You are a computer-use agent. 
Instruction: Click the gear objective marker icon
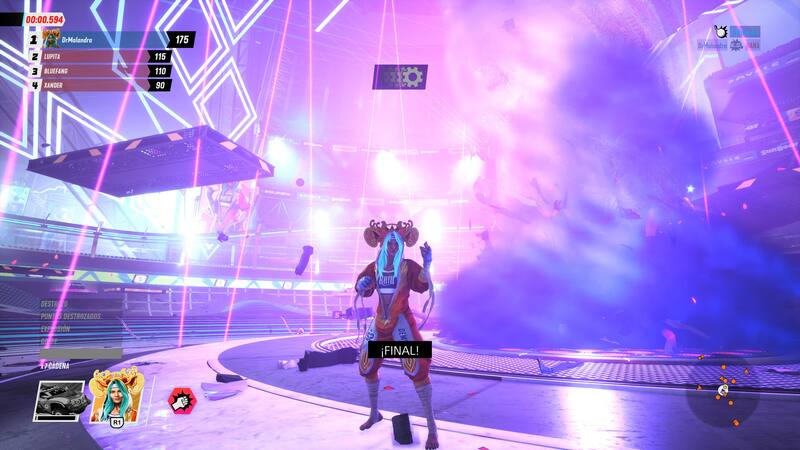[400, 76]
